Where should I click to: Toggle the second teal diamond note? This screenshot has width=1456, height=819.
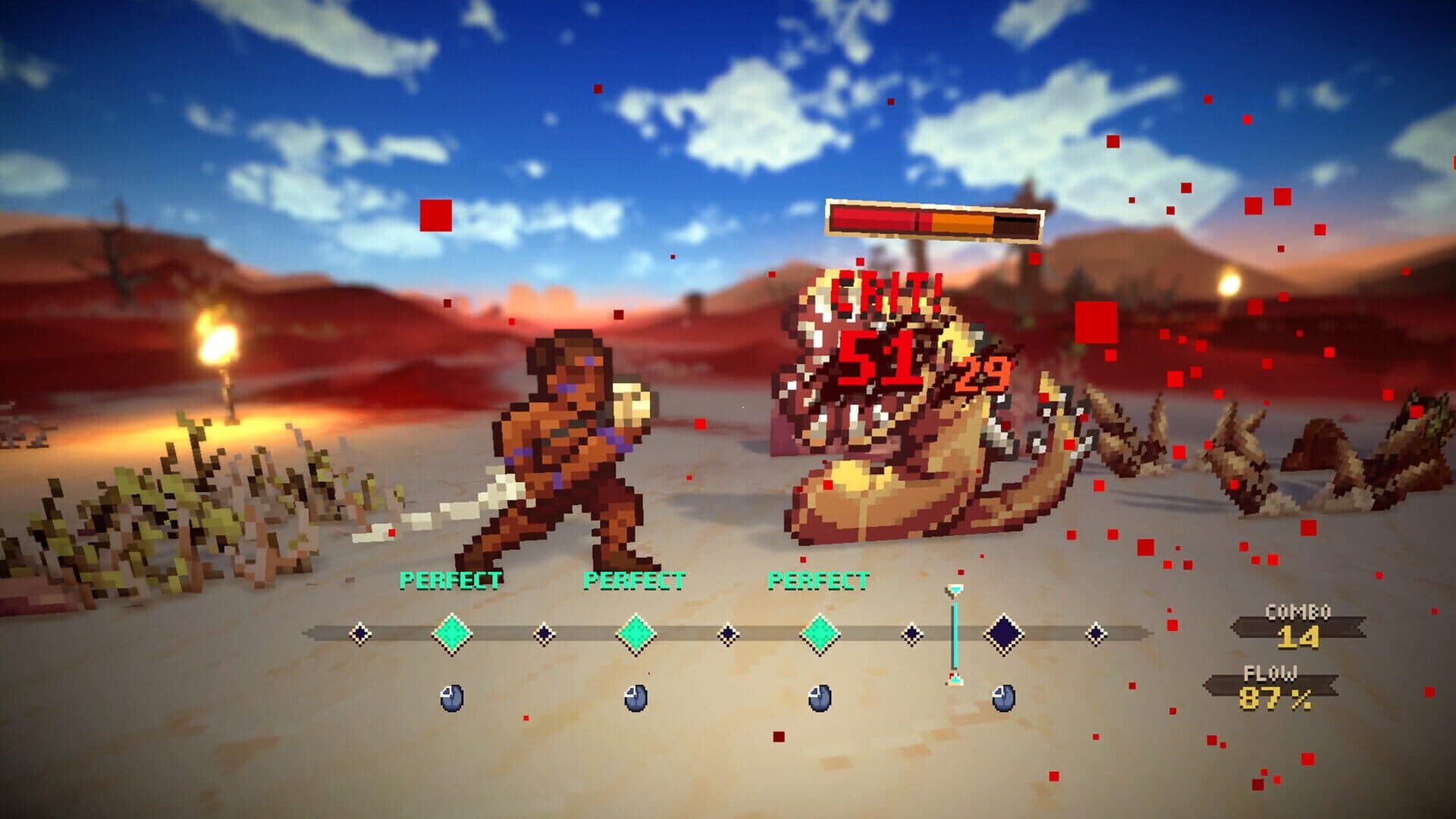click(635, 632)
